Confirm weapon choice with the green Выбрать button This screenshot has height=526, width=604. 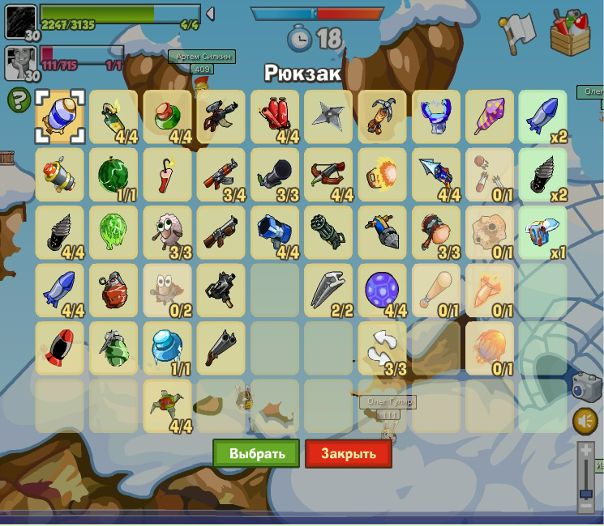click(x=256, y=453)
